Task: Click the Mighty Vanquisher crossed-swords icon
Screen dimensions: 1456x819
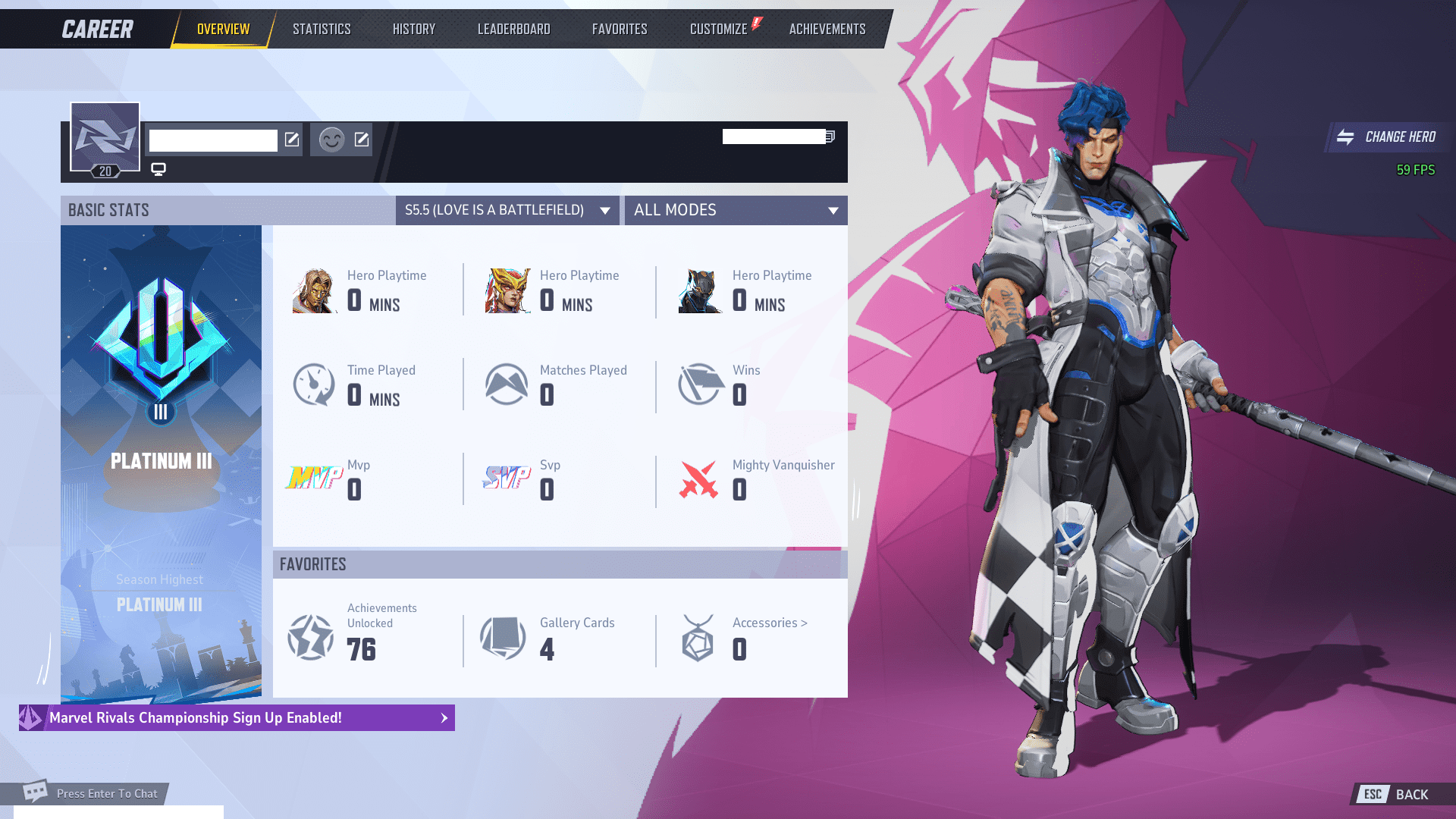Action: pos(698,479)
